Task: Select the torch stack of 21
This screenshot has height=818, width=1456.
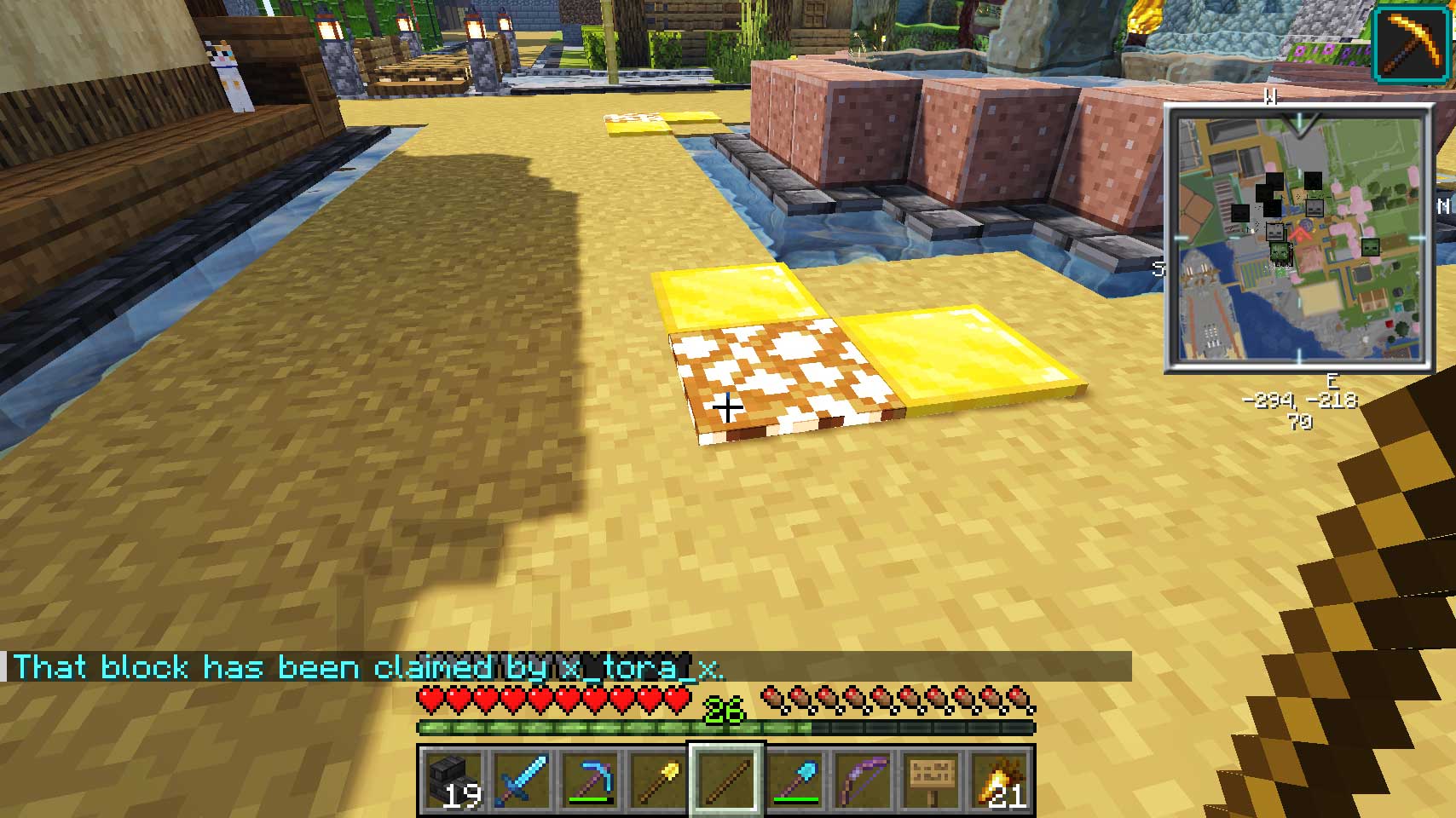Action: click(x=999, y=780)
